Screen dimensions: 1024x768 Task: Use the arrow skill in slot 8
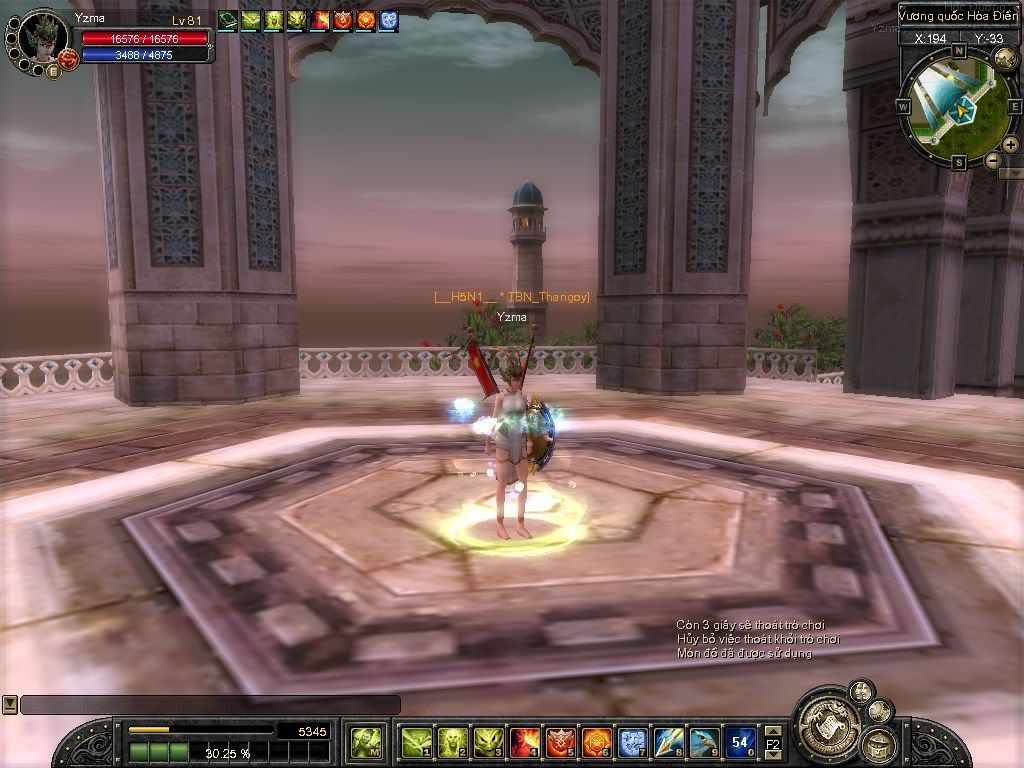pos(668,742)
